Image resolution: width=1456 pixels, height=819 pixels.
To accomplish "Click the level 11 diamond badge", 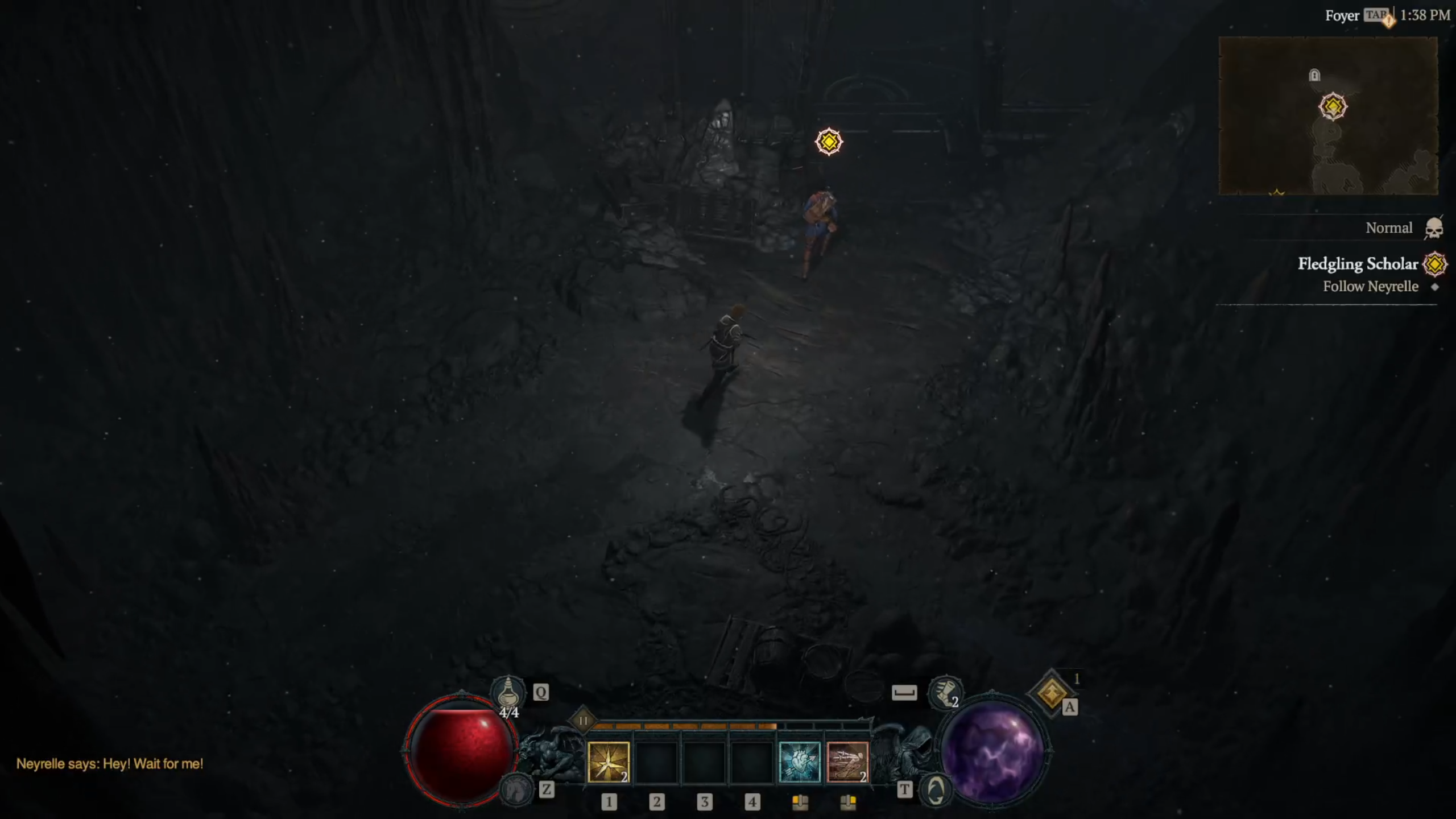I will 583,721.
